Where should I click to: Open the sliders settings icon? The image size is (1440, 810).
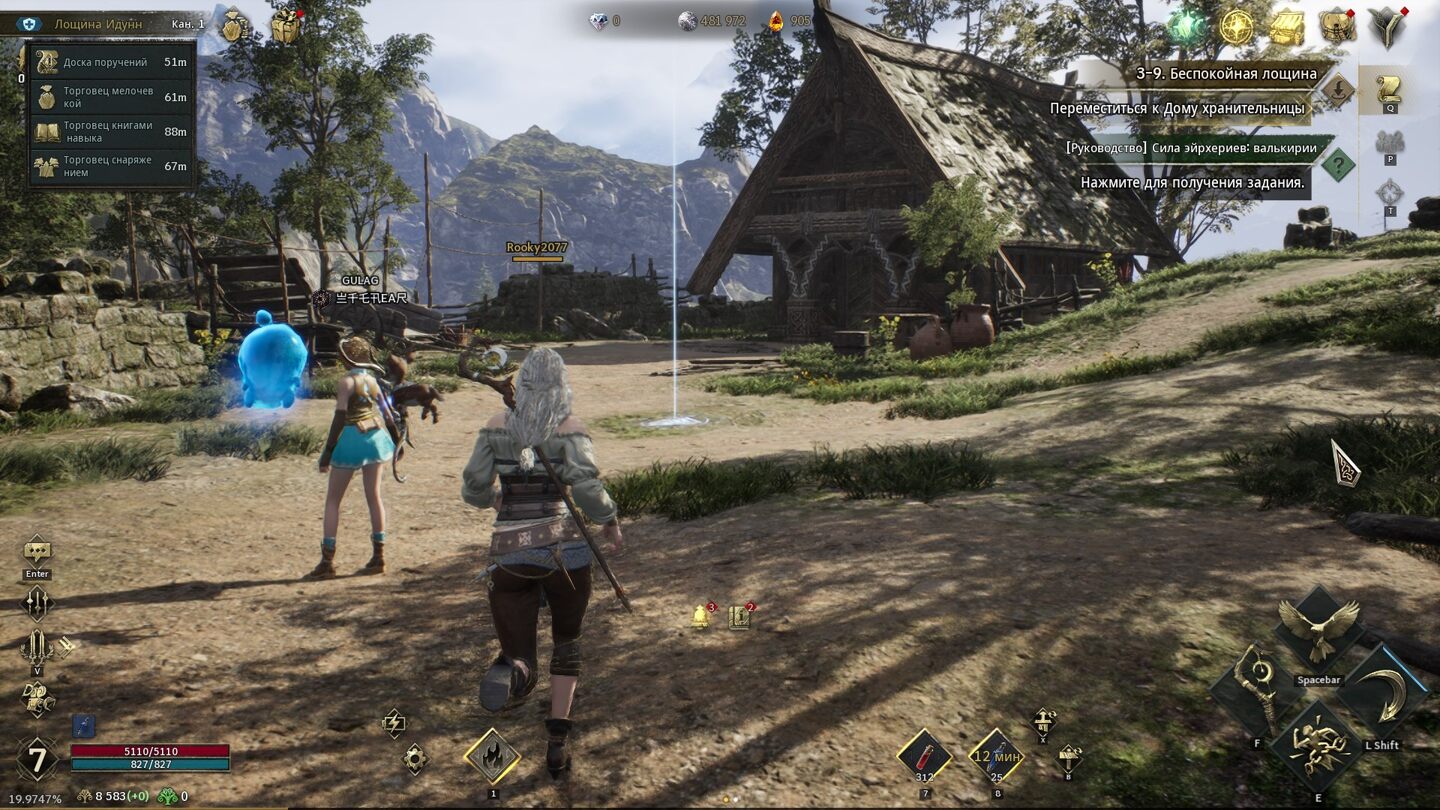[37, 602]
